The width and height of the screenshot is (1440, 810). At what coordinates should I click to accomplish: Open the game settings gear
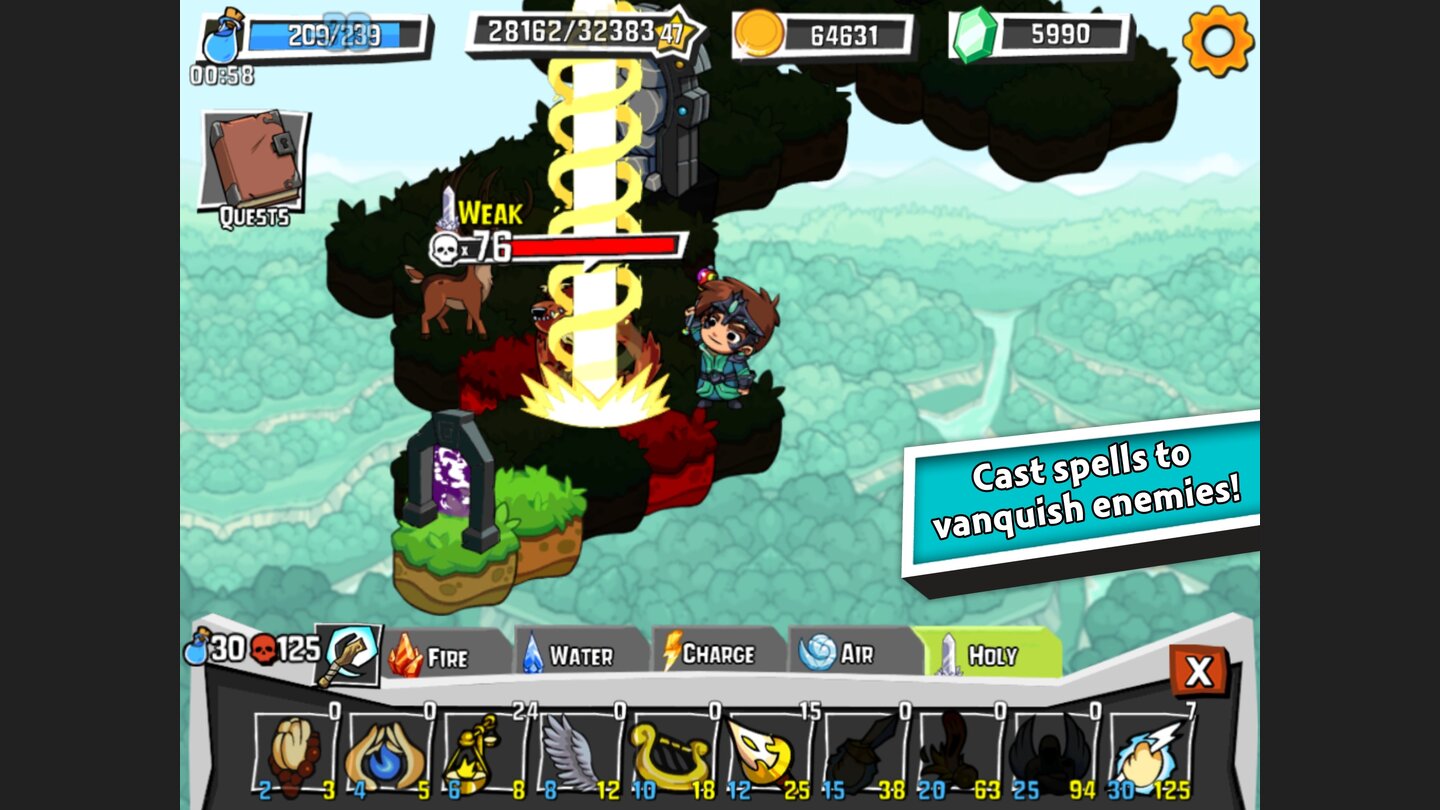click(x=1218, y=44)
